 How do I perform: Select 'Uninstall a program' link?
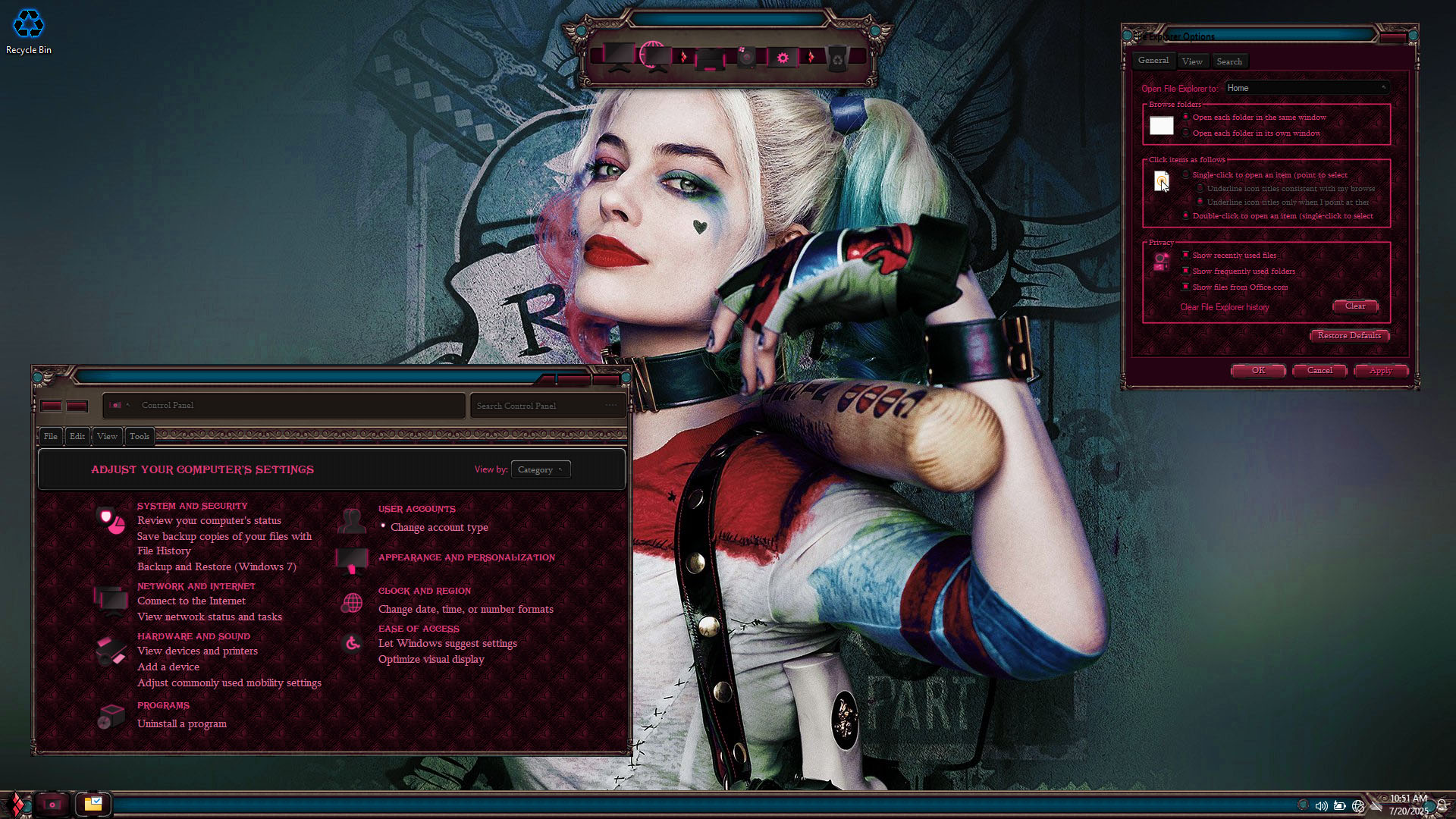(x=182, y=723)
